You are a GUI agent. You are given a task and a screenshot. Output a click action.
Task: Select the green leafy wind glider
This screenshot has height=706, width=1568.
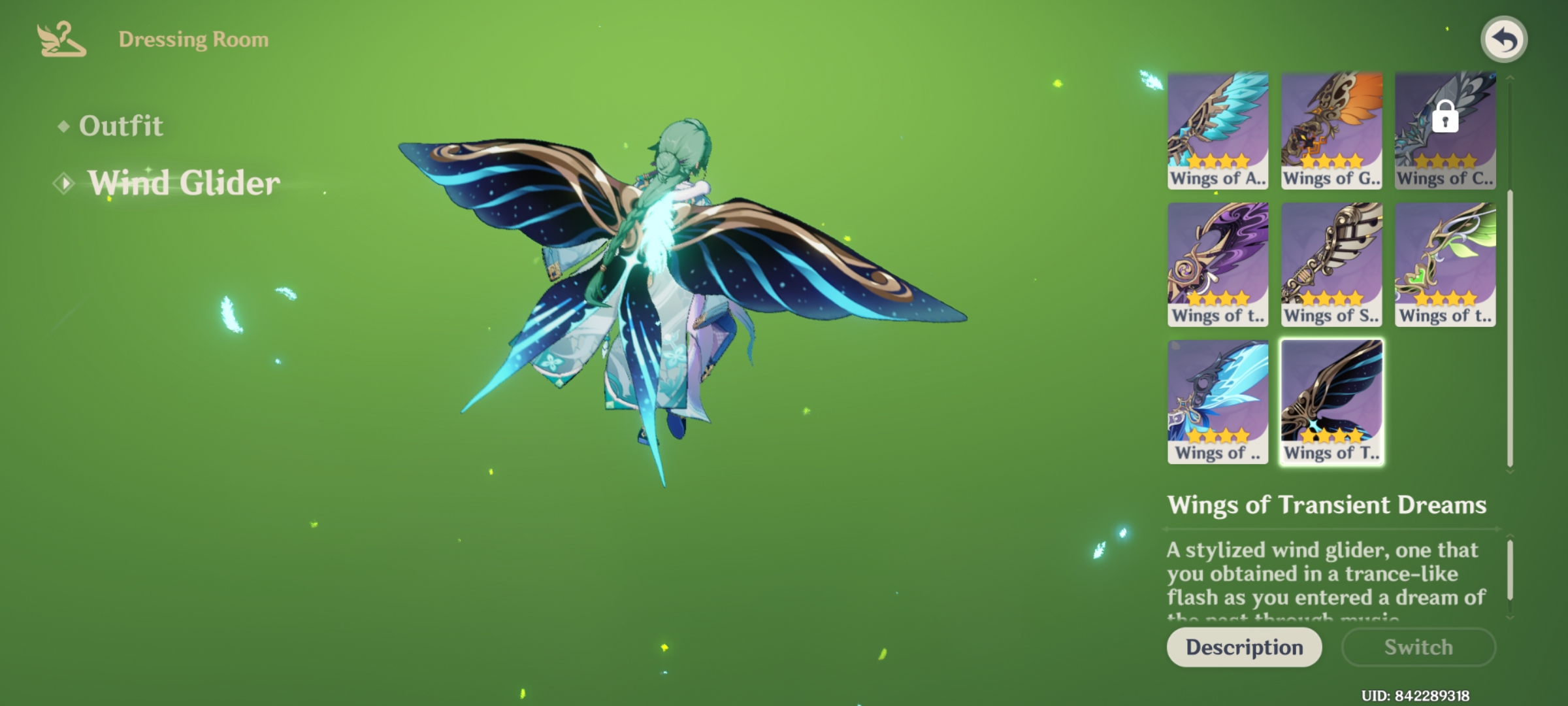click(1445, 265)
